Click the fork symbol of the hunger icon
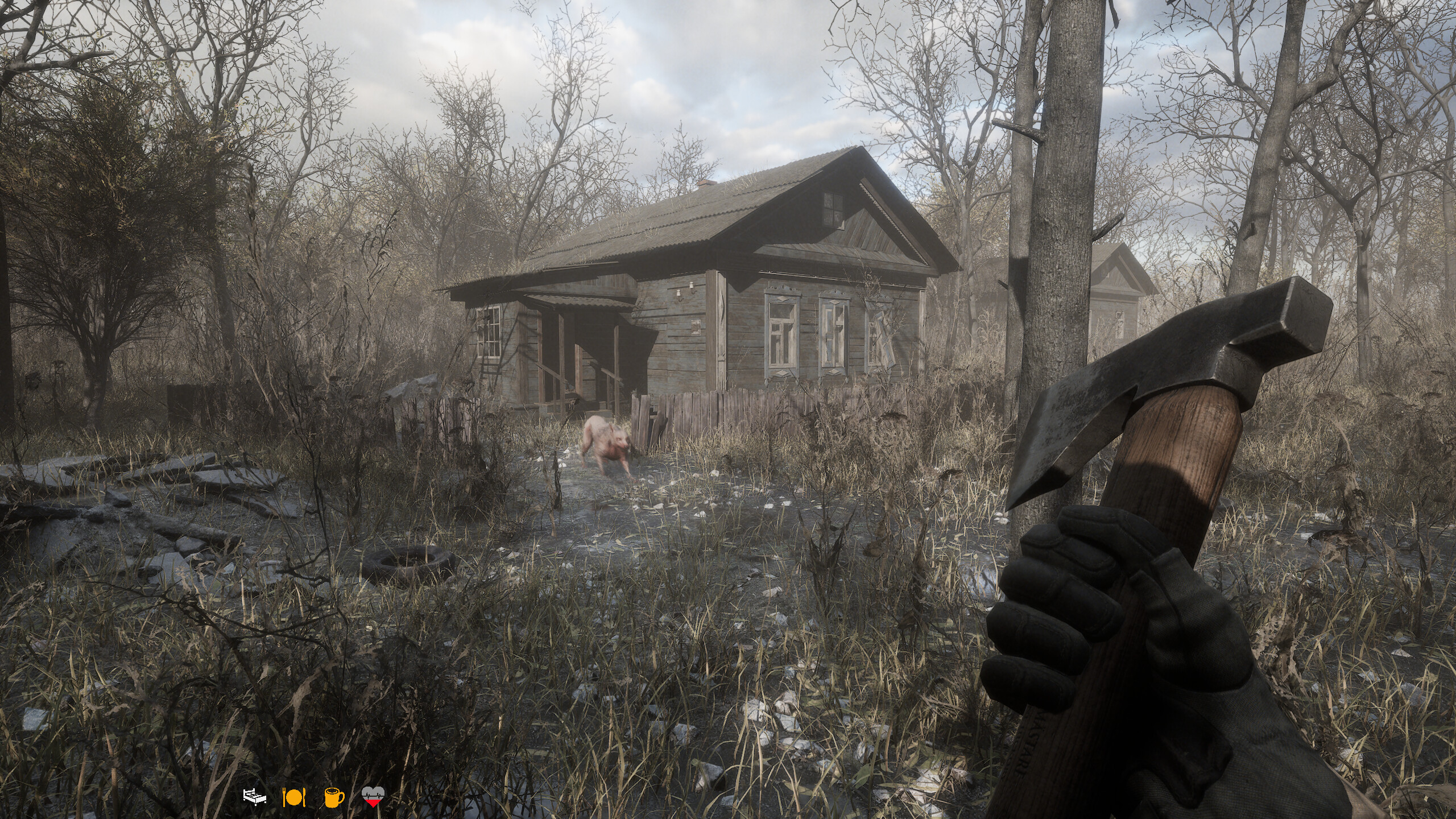This screenshot has width=1456, height=819. tap(284, 797)
